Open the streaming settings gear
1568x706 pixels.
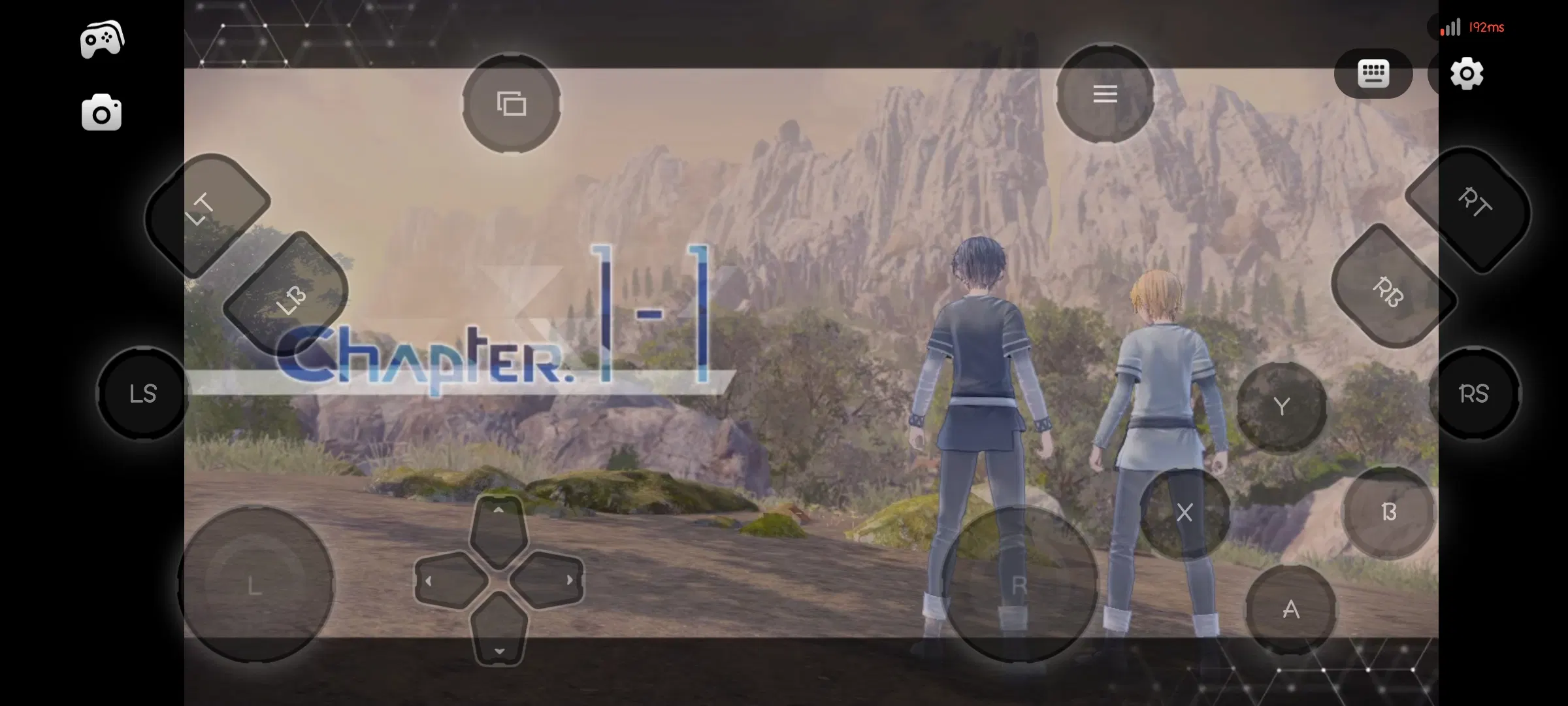1467,73
